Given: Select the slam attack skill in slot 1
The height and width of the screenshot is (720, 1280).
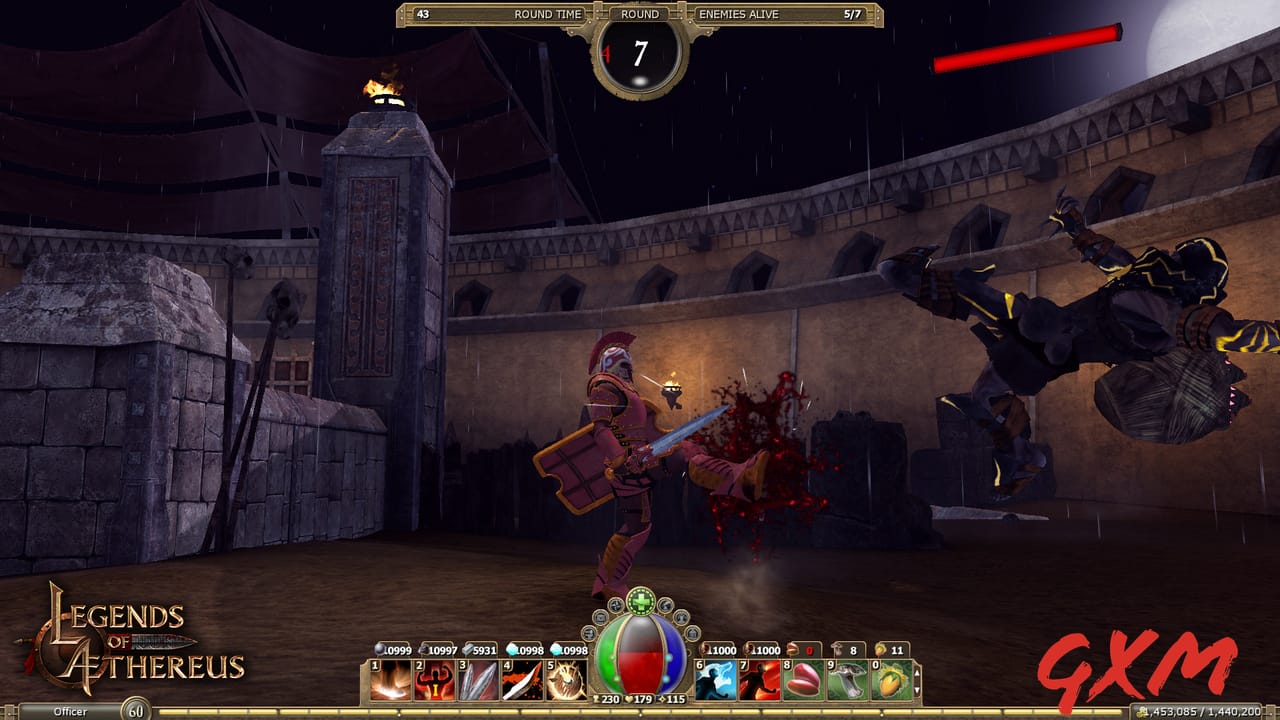Looking at the screenshot, I should (392, 678).
